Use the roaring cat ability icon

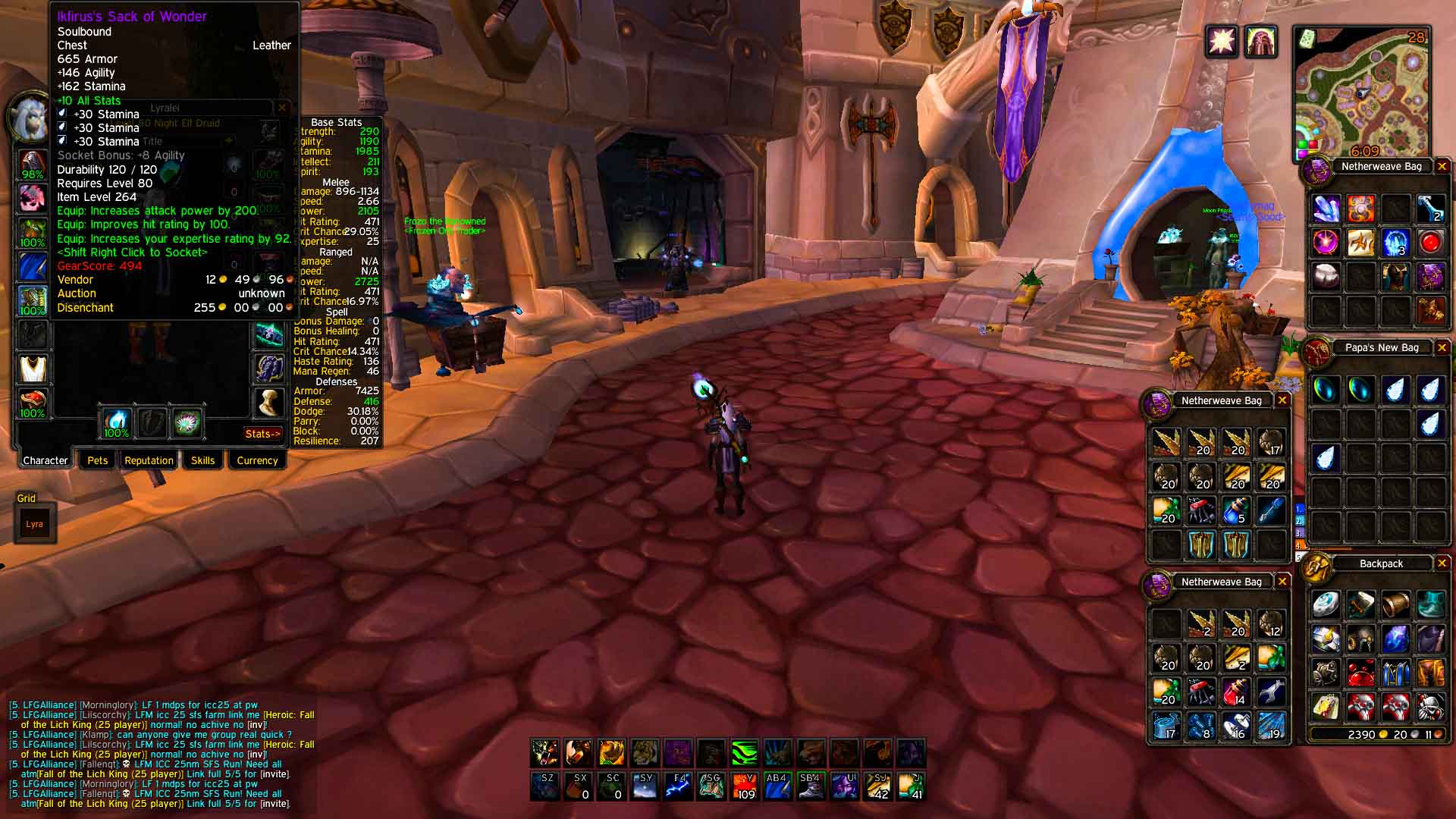click(x=545, y=753)
